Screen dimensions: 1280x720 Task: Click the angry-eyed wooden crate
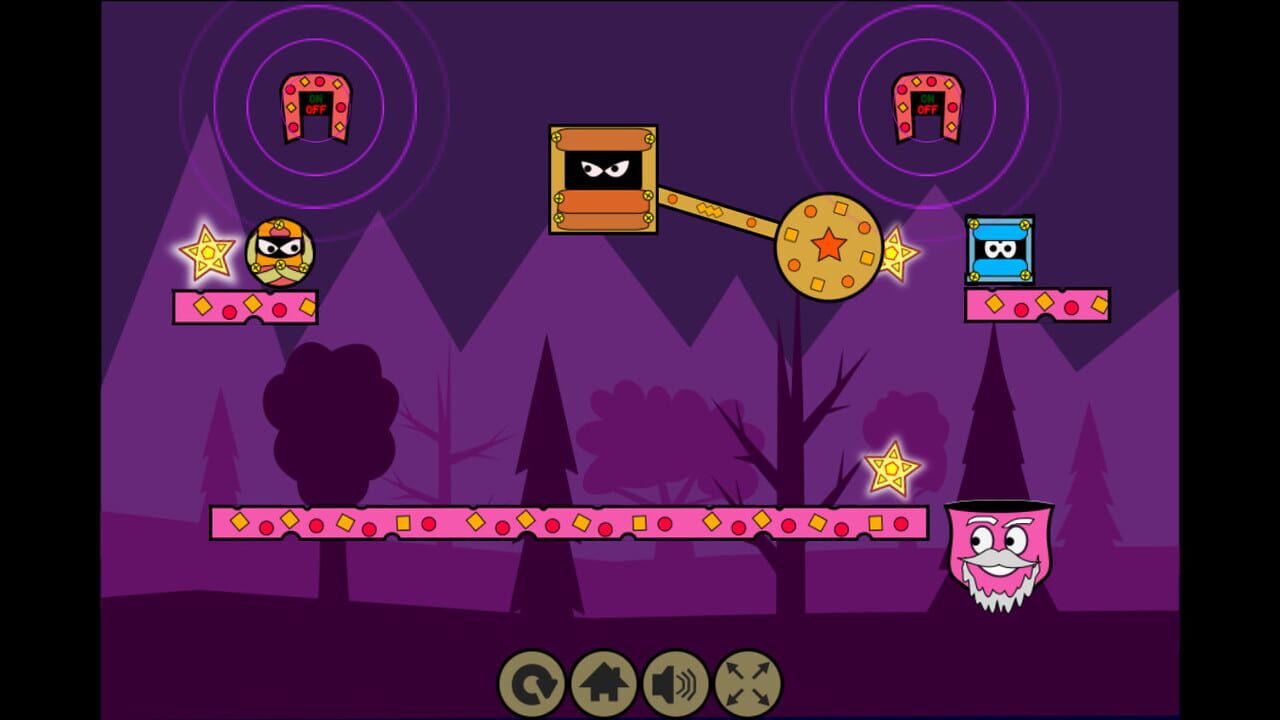(x=602, y=178)
